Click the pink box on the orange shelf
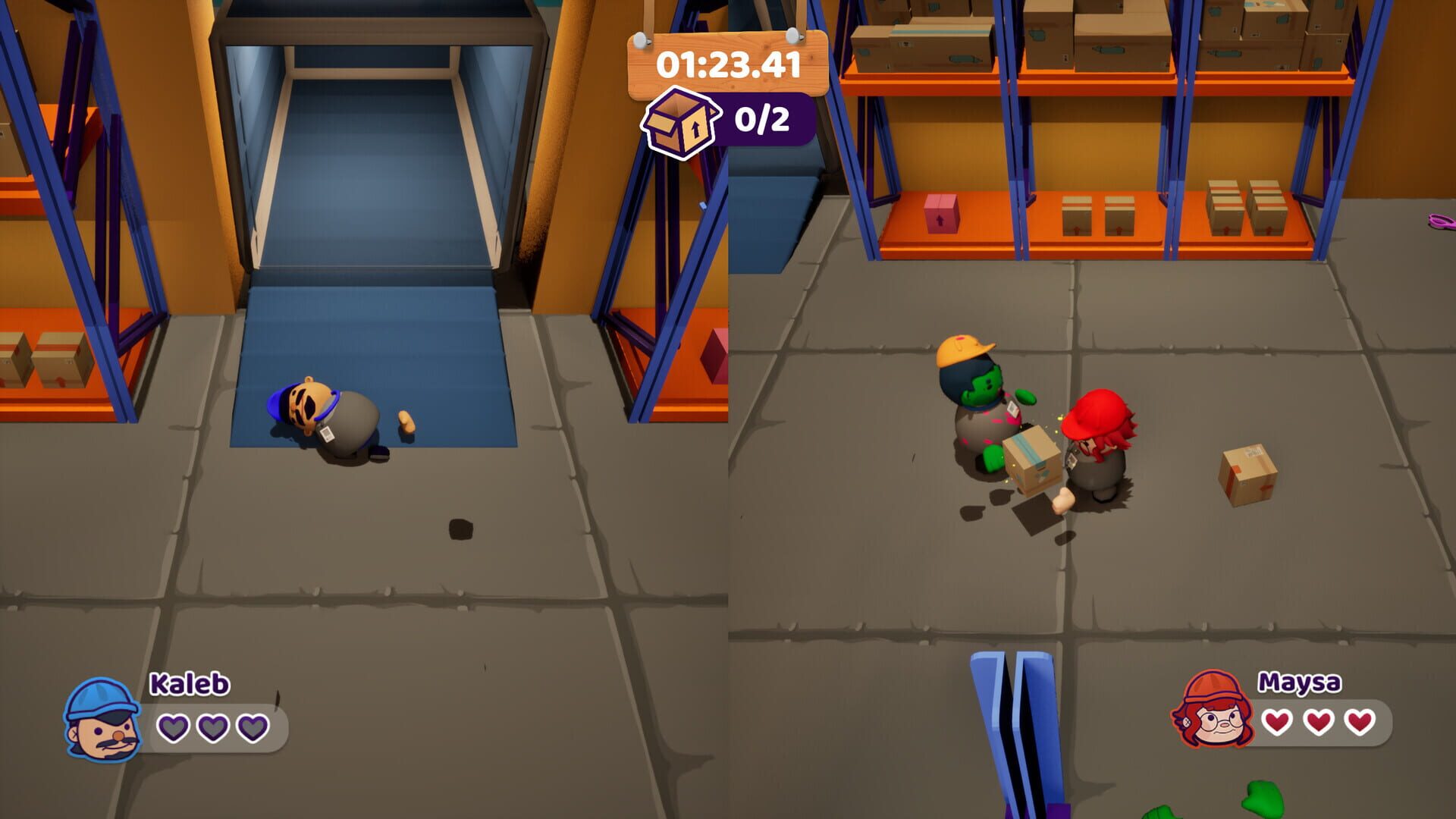Viewport: 1456px width, 819px height. point(940,215)
